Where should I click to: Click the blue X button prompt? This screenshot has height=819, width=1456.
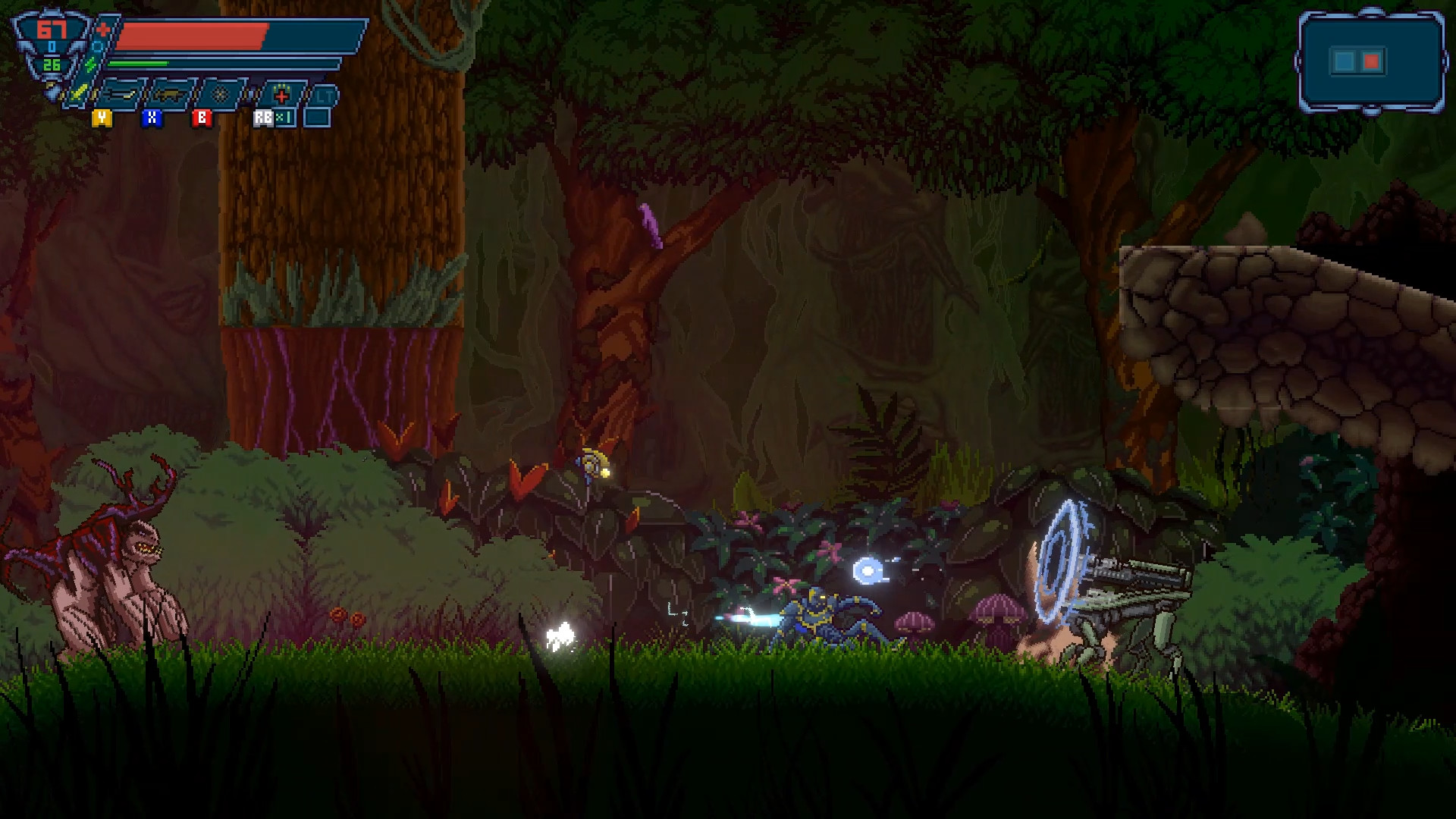pyautogui.click(x=151, y=119)
